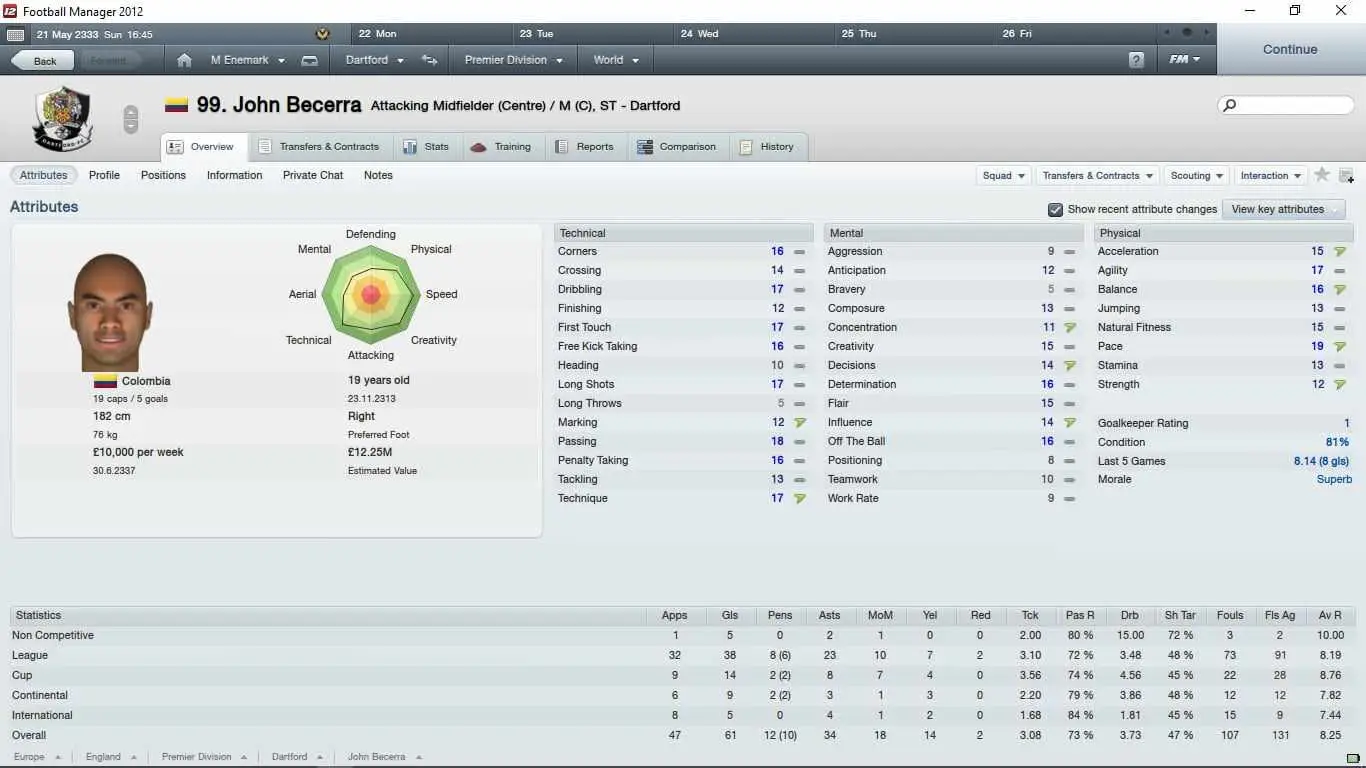1366x768 pixels.
Task: Open Private Chat with the player
Action: (x=313, y=175)
